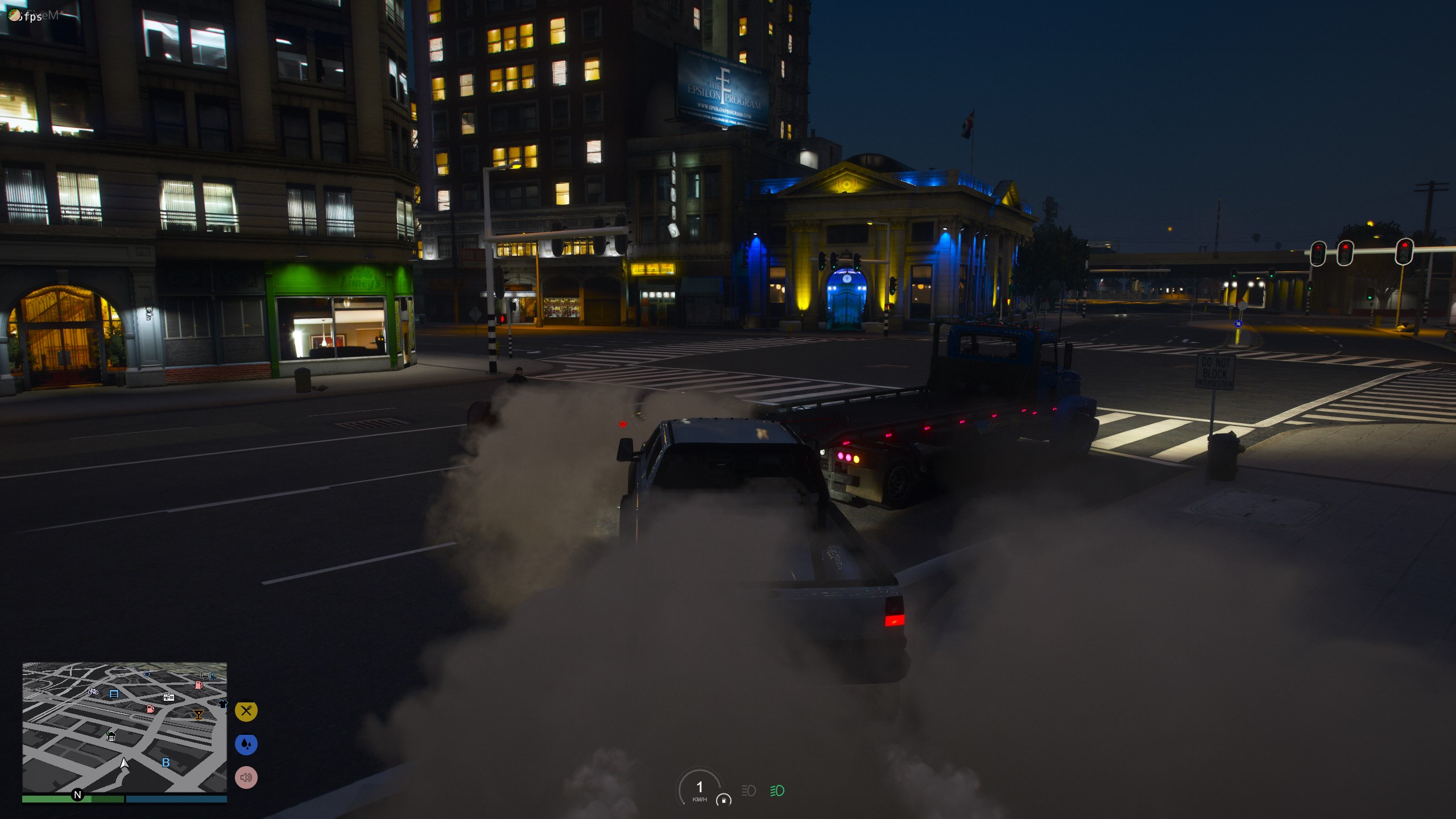Click the garage marker on the minimap
The height and width of the screenshot is (819, 1456).
click(x=111, y=737)
